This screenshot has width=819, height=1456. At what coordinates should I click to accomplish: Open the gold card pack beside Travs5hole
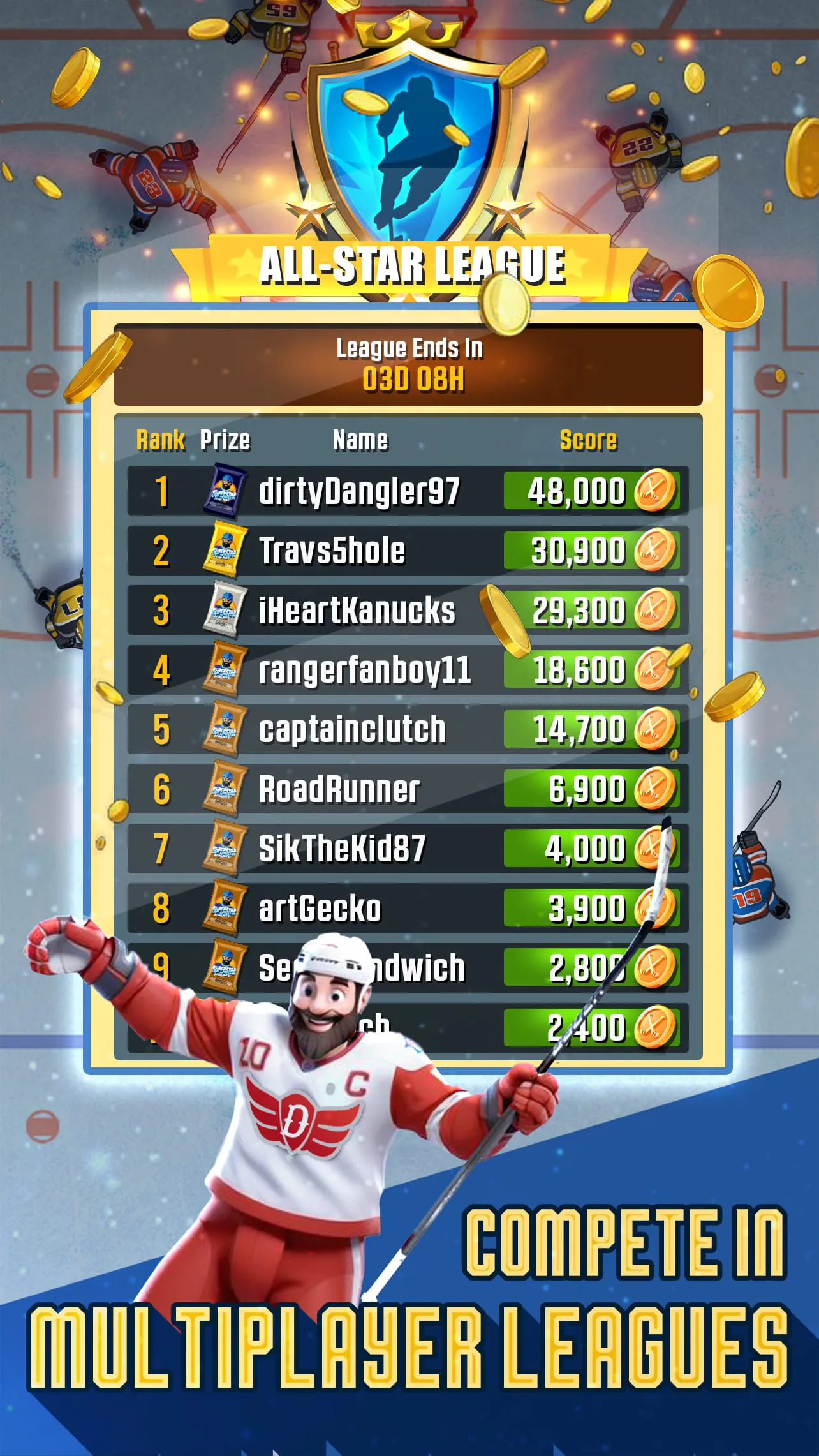225,550
